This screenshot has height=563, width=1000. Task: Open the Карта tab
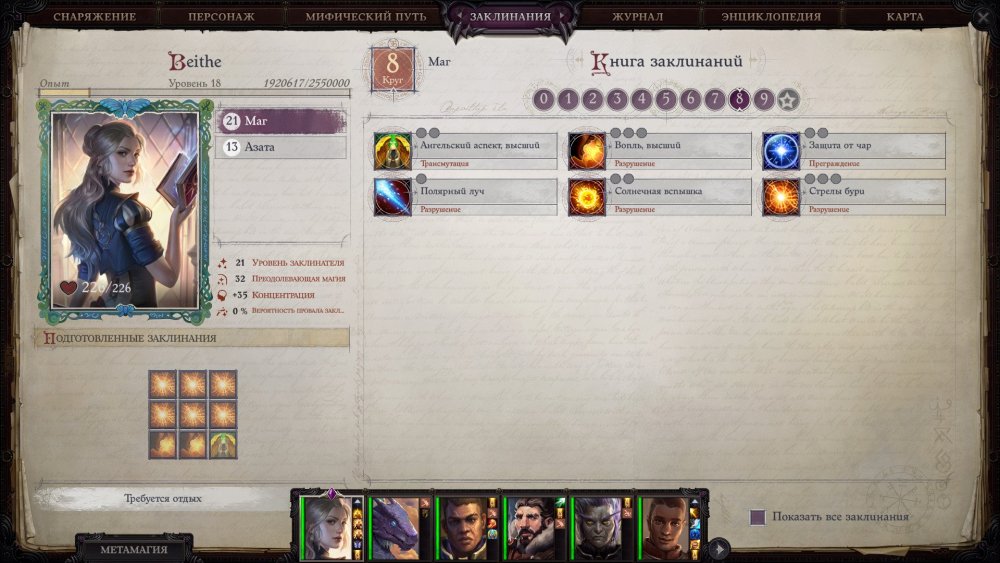coord(904,17)
